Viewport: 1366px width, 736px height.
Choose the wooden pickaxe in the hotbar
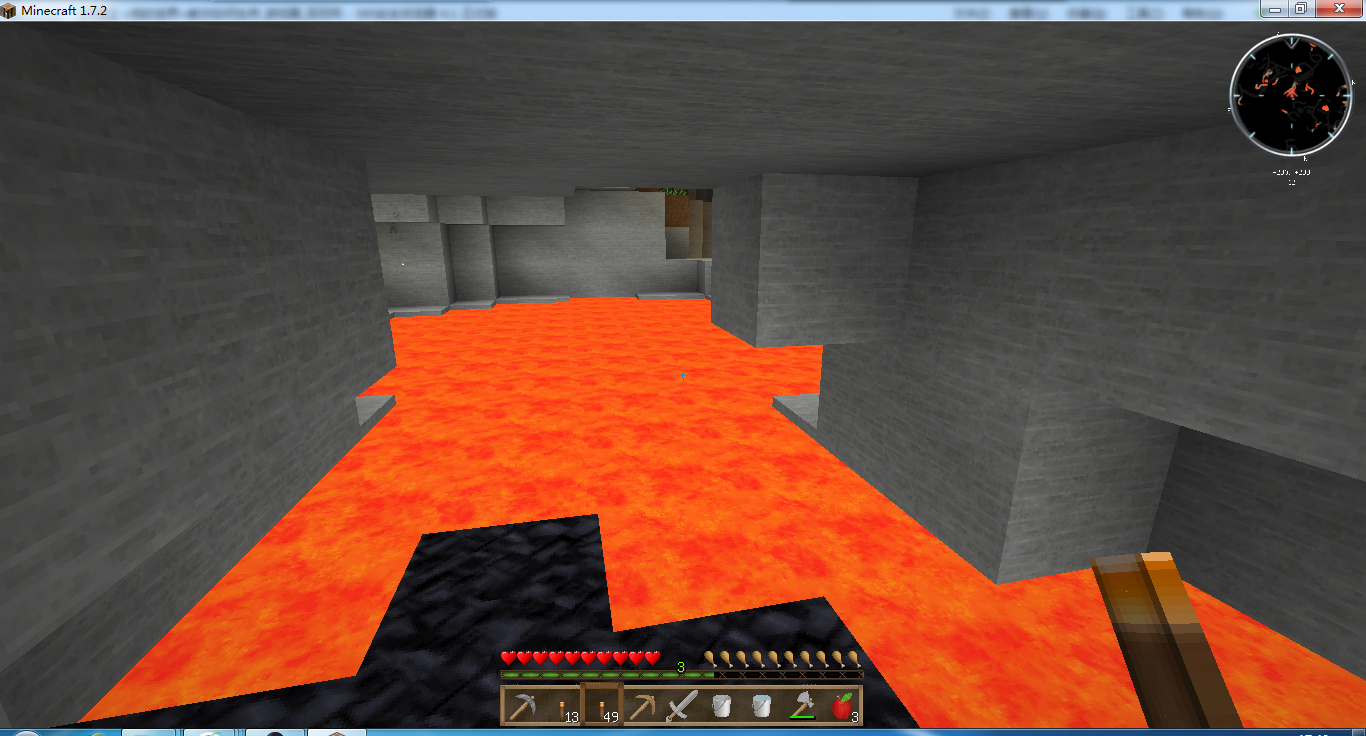642,706
